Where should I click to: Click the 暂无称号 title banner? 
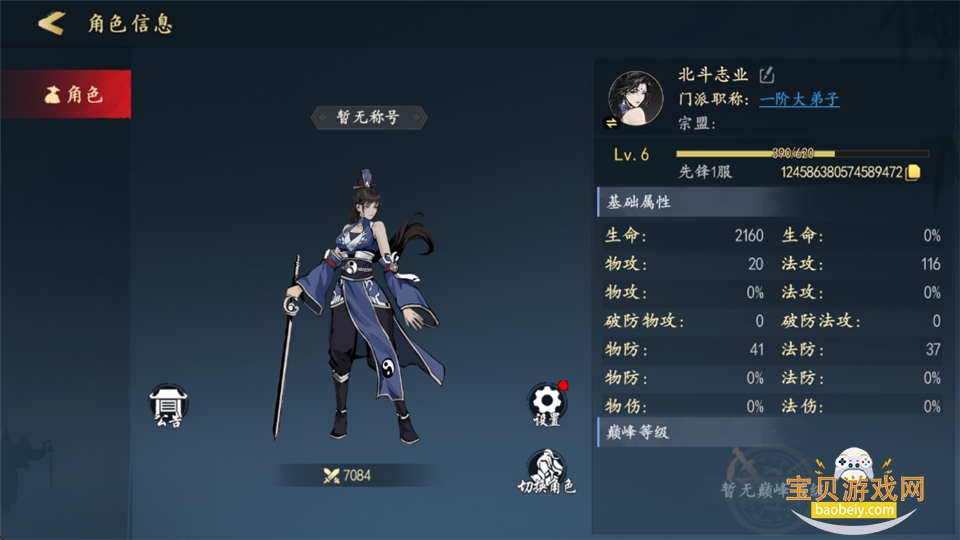368,117
